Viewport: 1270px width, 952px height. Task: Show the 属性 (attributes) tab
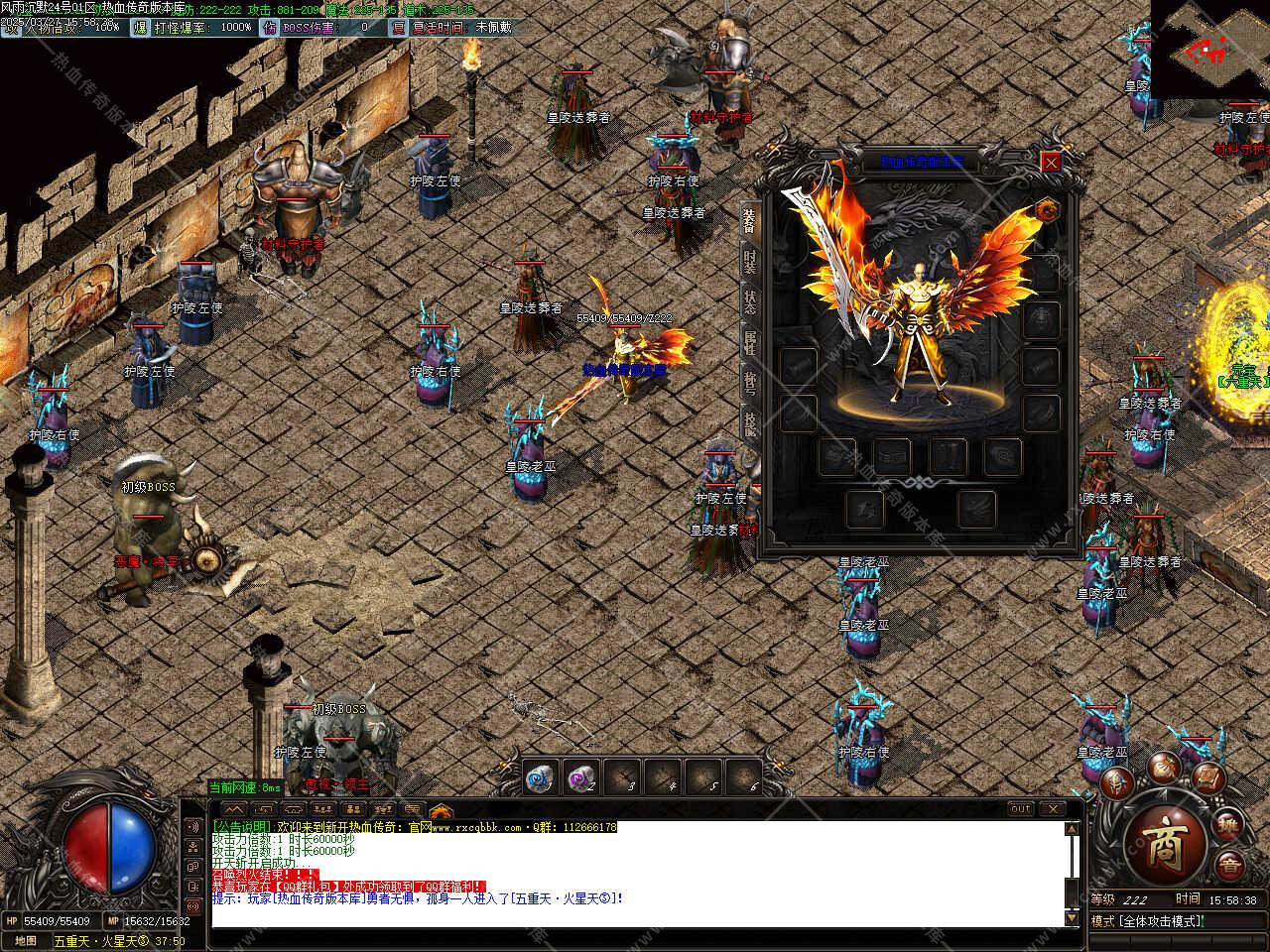pyautogui.click(x=750, y=342)
